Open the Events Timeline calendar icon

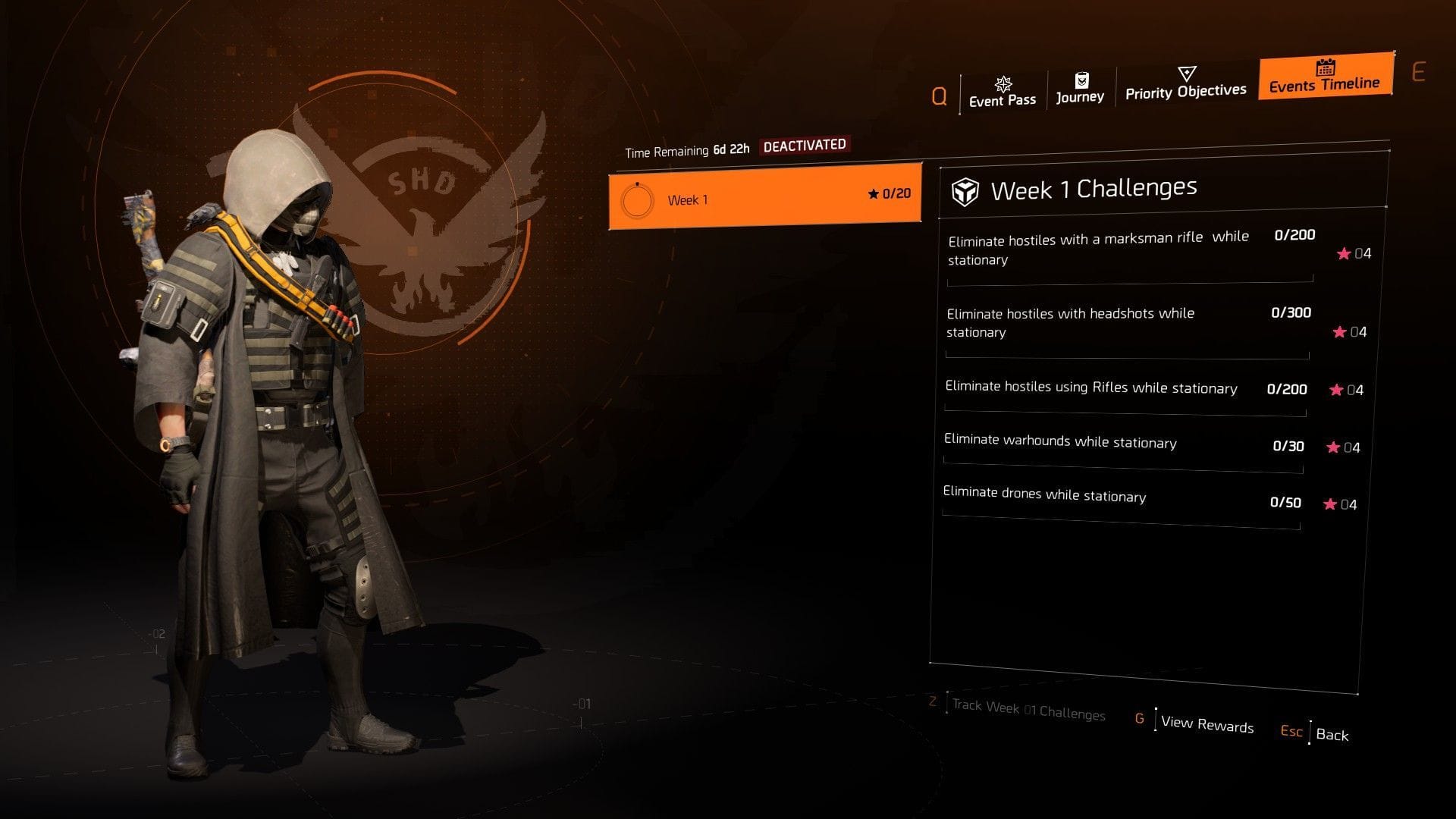pyautogui.click(x=1324, y=68)
